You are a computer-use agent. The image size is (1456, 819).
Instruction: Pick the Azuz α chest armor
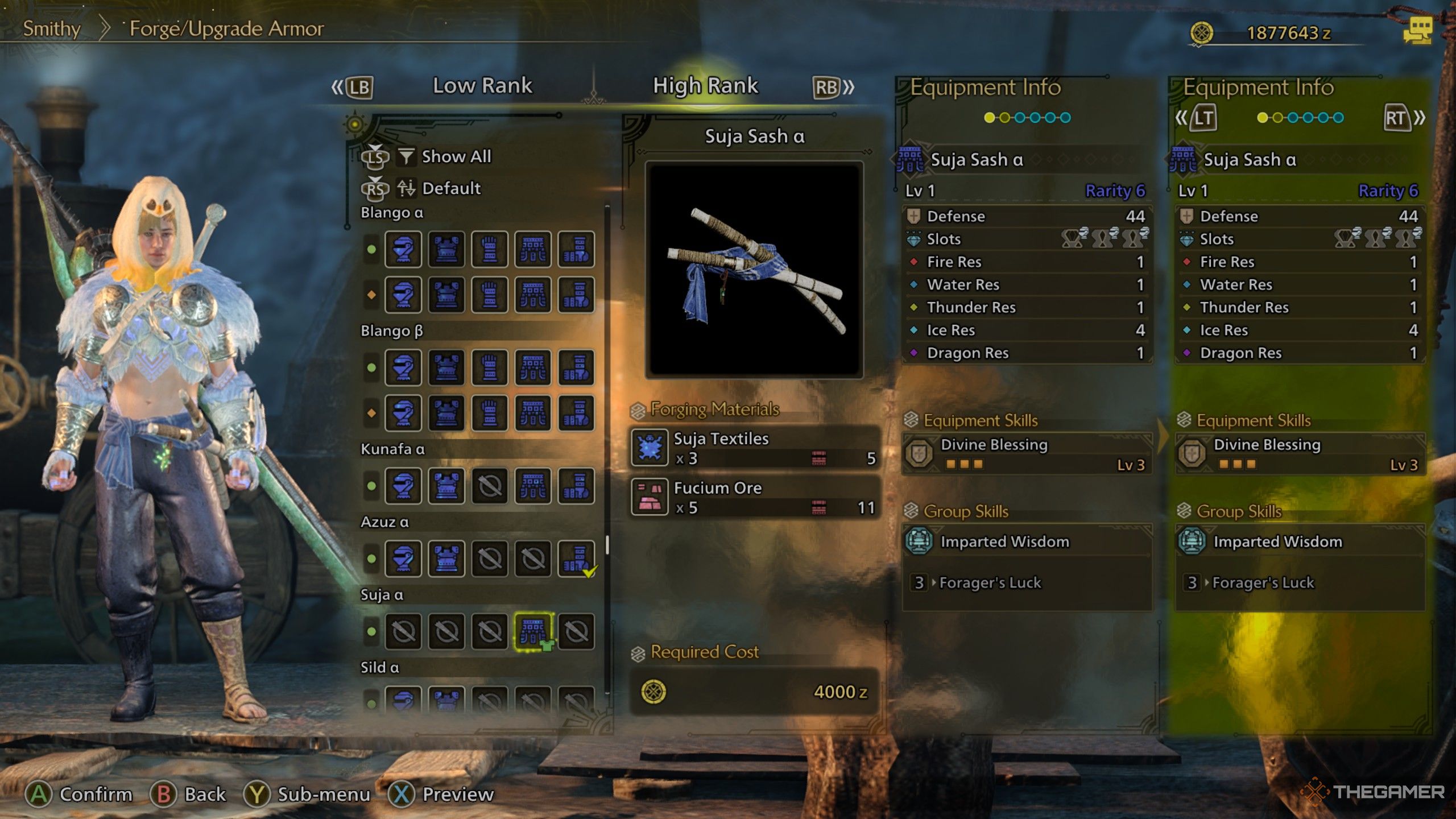coord(446,559)
